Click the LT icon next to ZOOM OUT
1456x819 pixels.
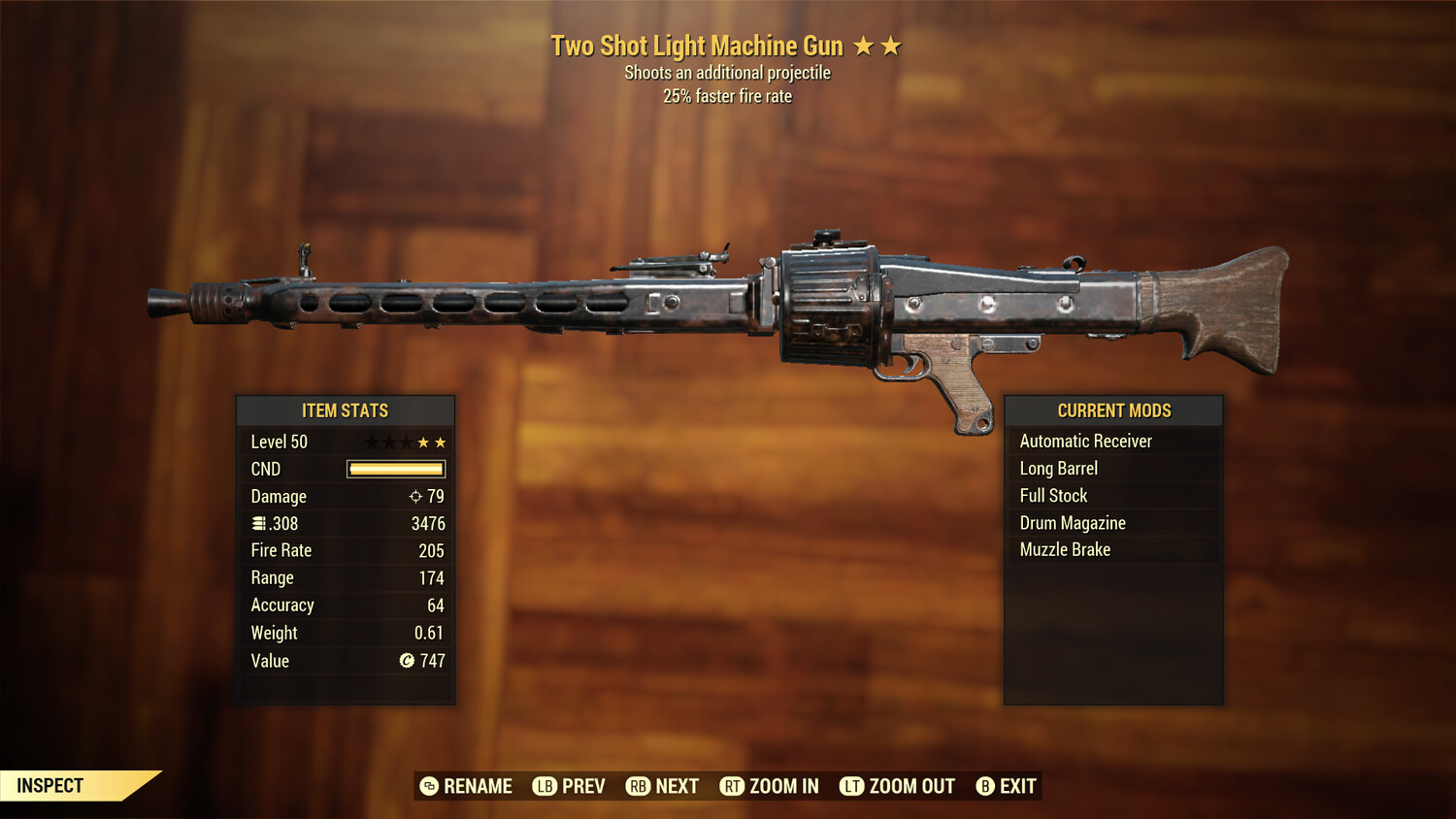coord(850,786)
